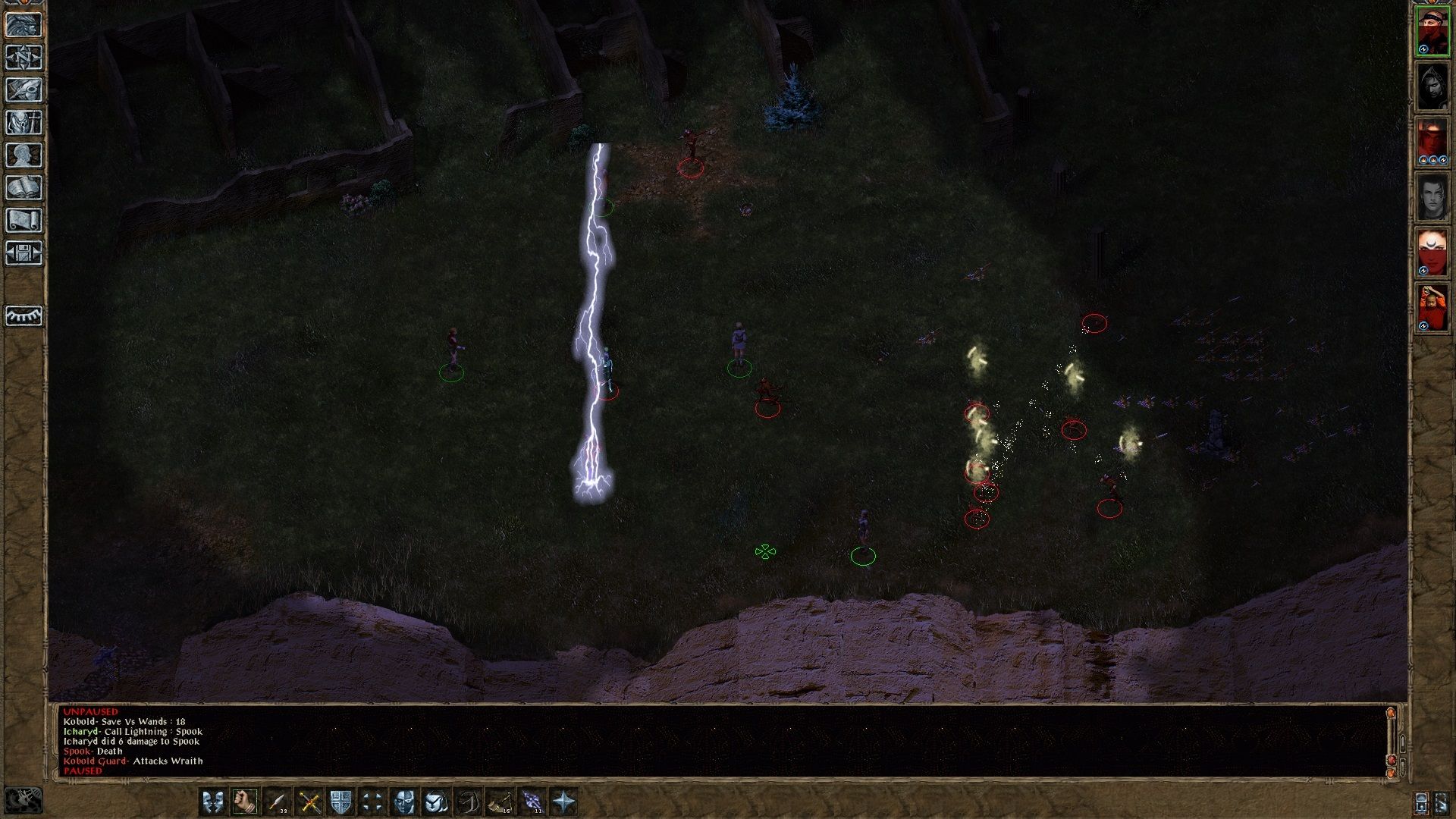This screenshot has width=1456, height=819.
Task: Select the first portrait with headband
Action: click(1432, 31)
